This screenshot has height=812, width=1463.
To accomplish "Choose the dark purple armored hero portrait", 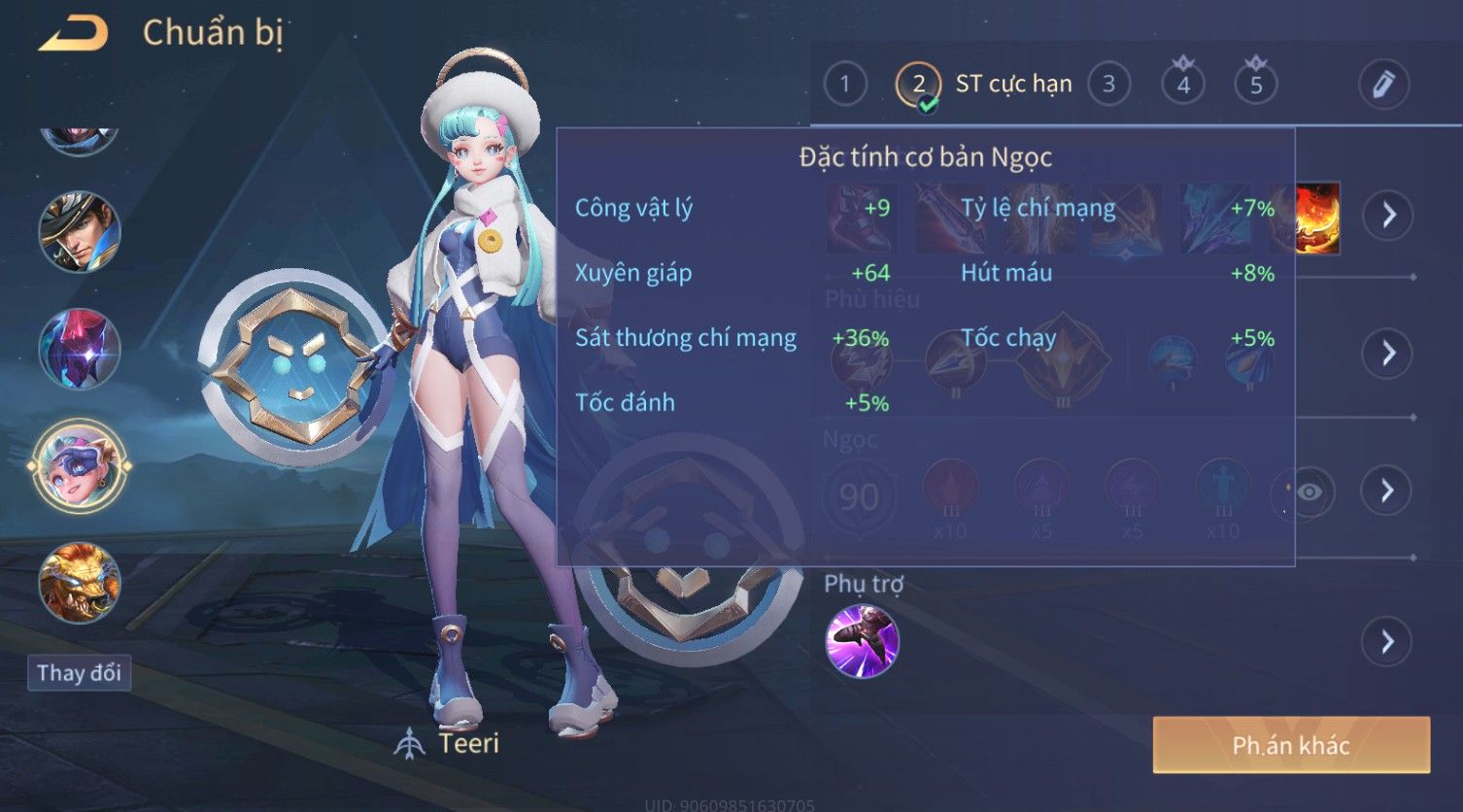I will tap(80, 349).
